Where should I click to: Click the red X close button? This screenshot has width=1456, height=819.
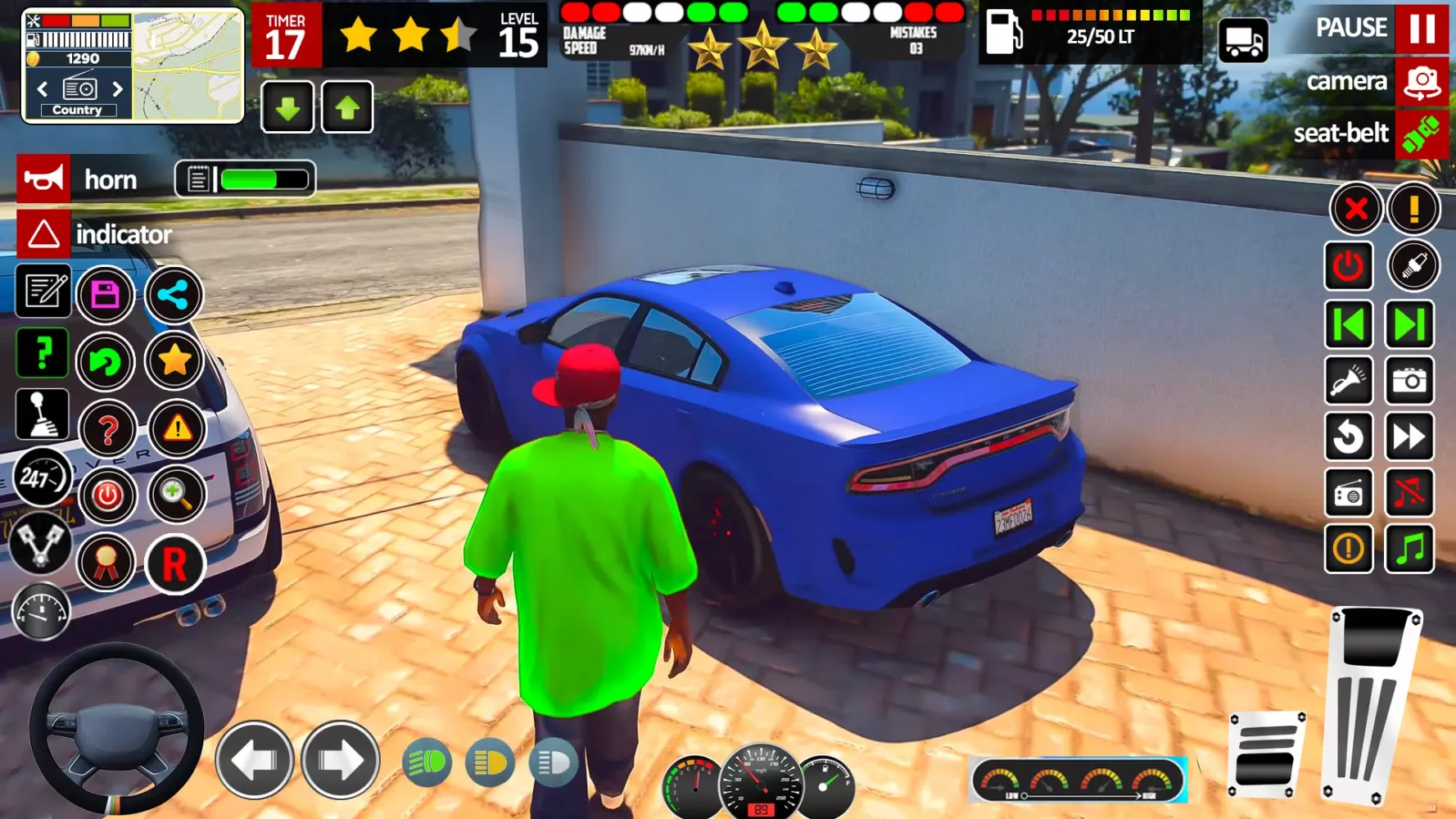point(1356,209)
